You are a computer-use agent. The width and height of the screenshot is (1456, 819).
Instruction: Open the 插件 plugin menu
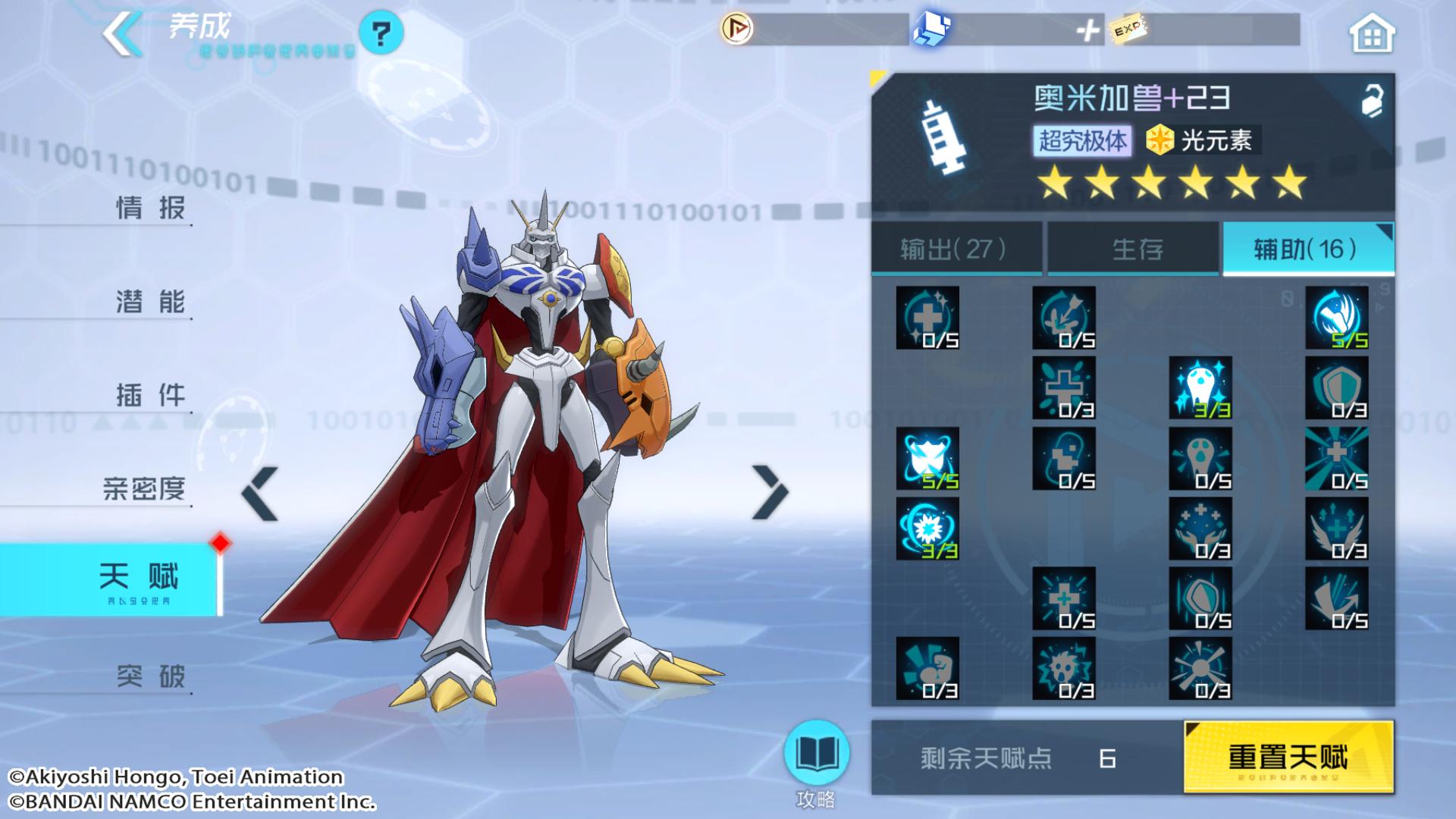[x=150, y=395]
